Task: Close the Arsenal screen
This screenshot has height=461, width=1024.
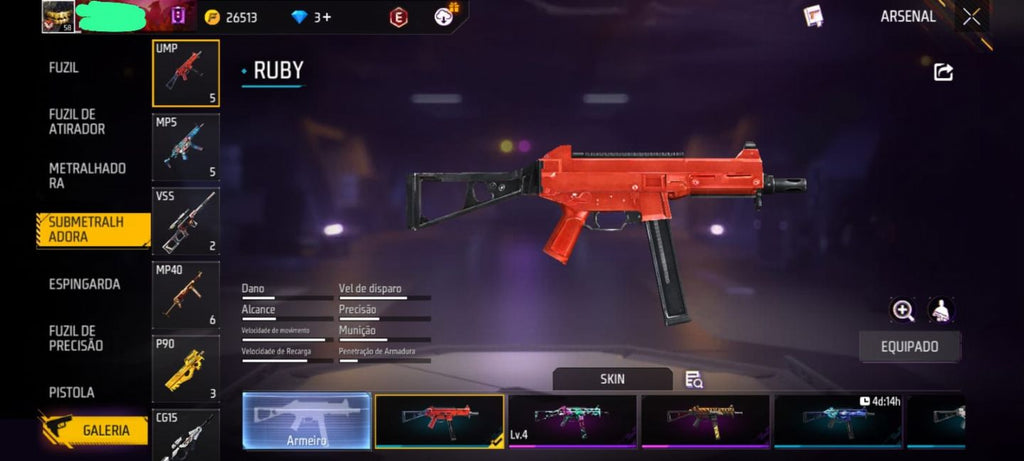Action: (971, 16)
